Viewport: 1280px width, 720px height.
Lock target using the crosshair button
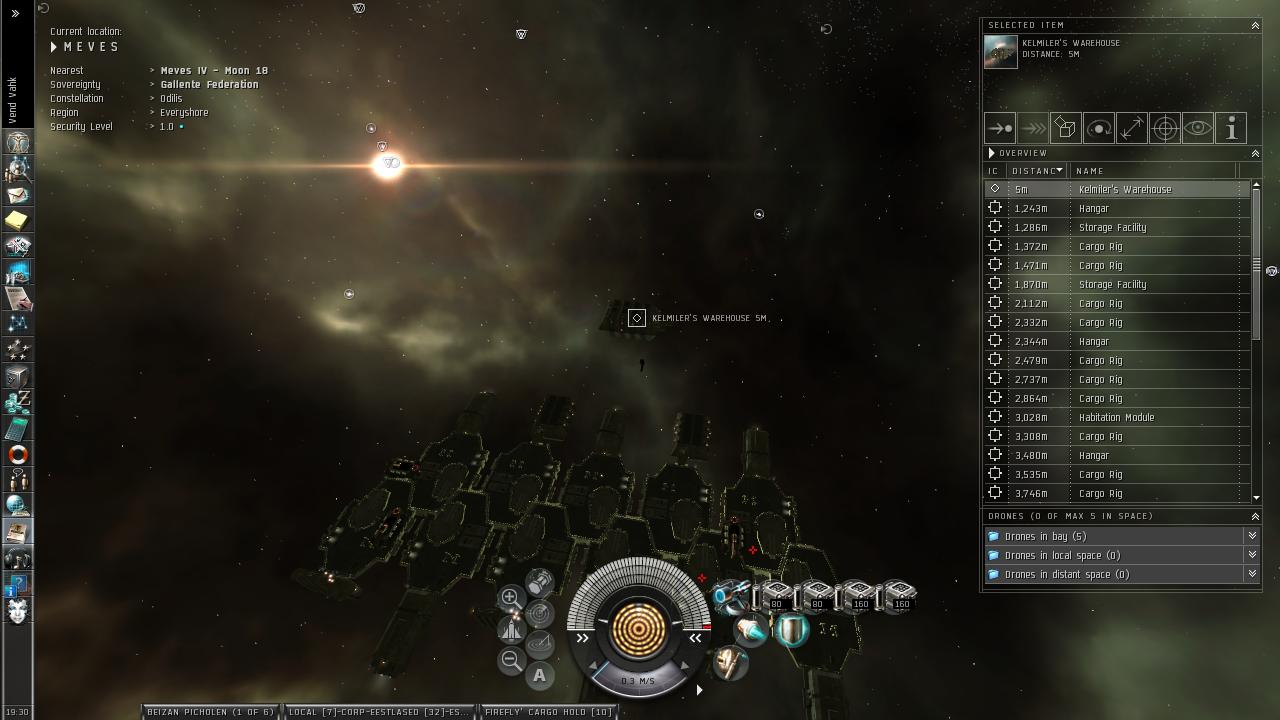1165,128
